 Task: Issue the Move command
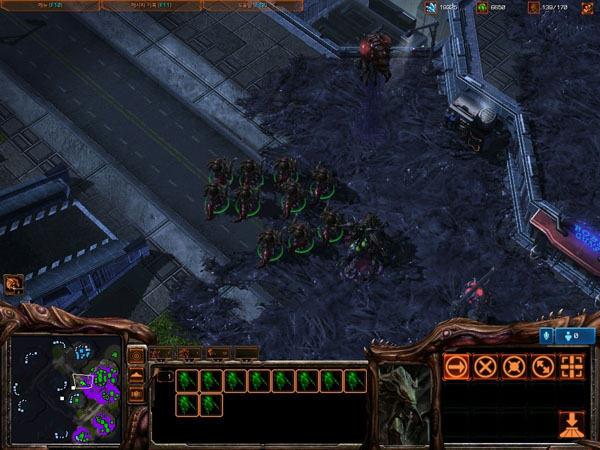coord(456,366)
